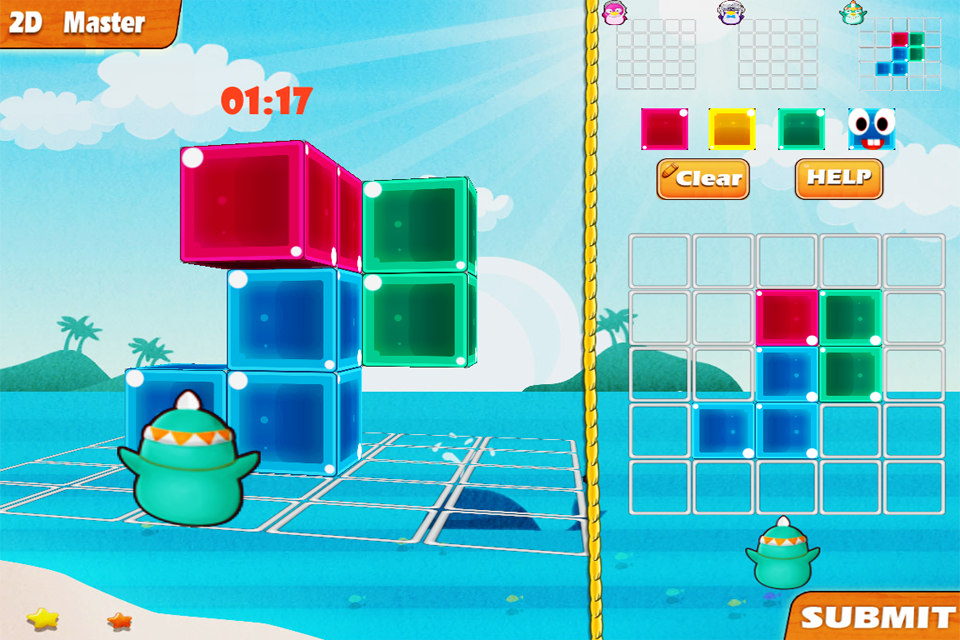Select the pink penguin's empty mini grid
Image resolution: width=960 pixels, height=640 pixels.
tap(656, 54)
